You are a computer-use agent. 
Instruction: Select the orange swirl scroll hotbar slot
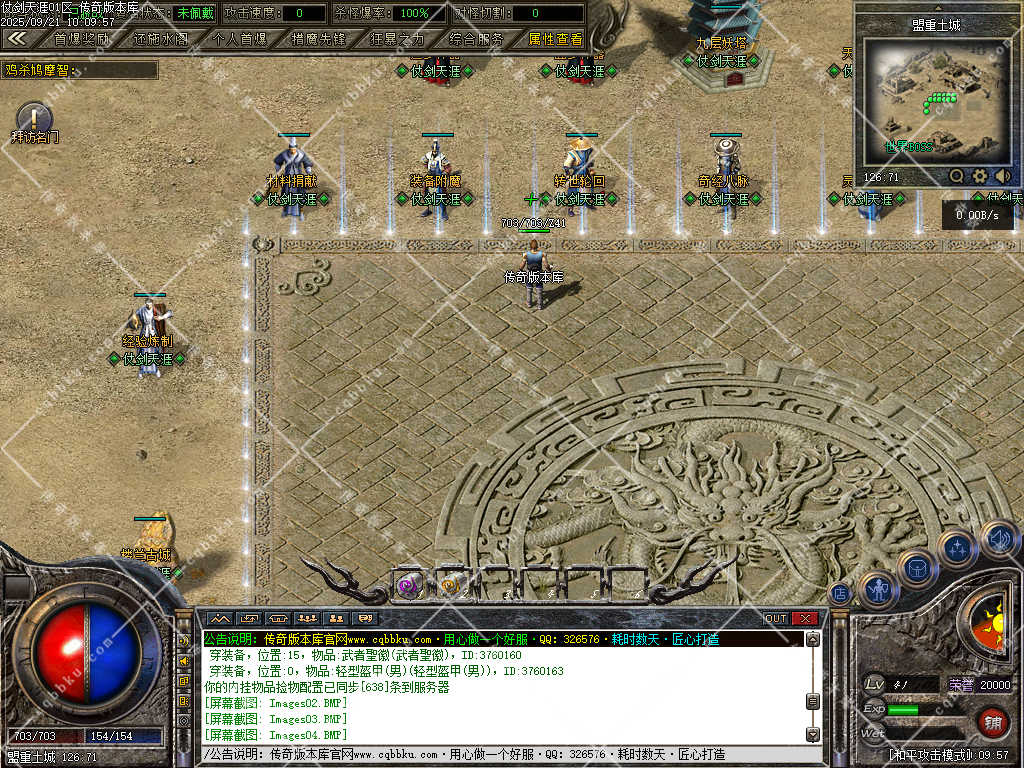pos(449,586)
